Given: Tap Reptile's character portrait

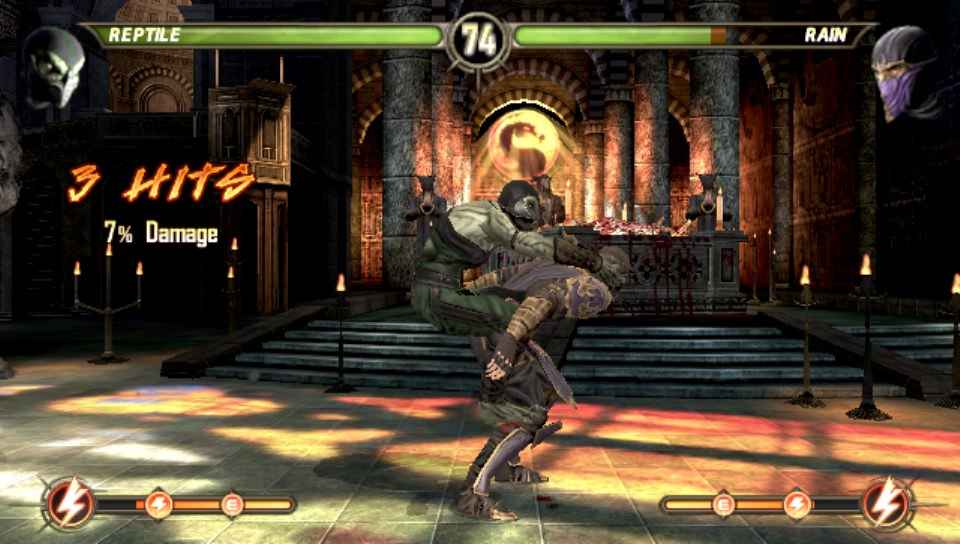Looking at the screenshot, I should pos(53,66).
